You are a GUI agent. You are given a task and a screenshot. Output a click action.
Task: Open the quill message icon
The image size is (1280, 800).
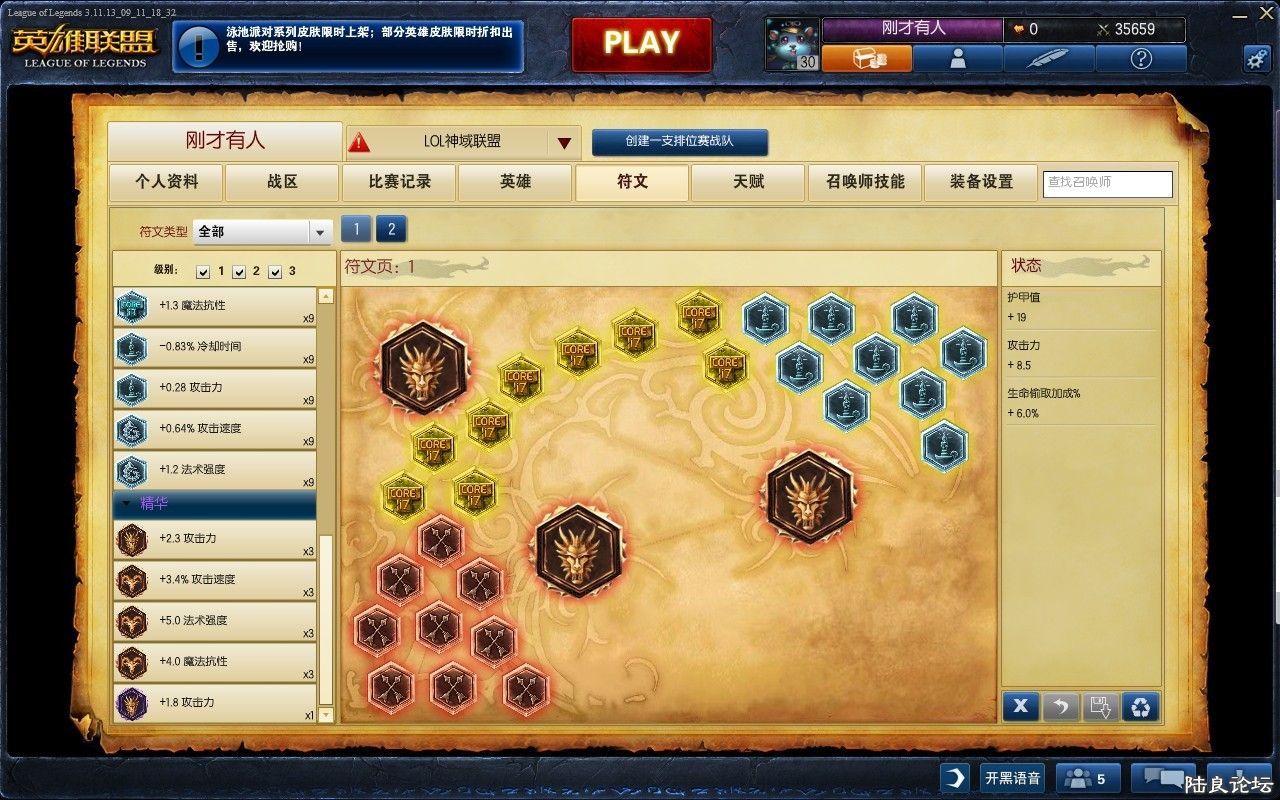(1050, 58)
